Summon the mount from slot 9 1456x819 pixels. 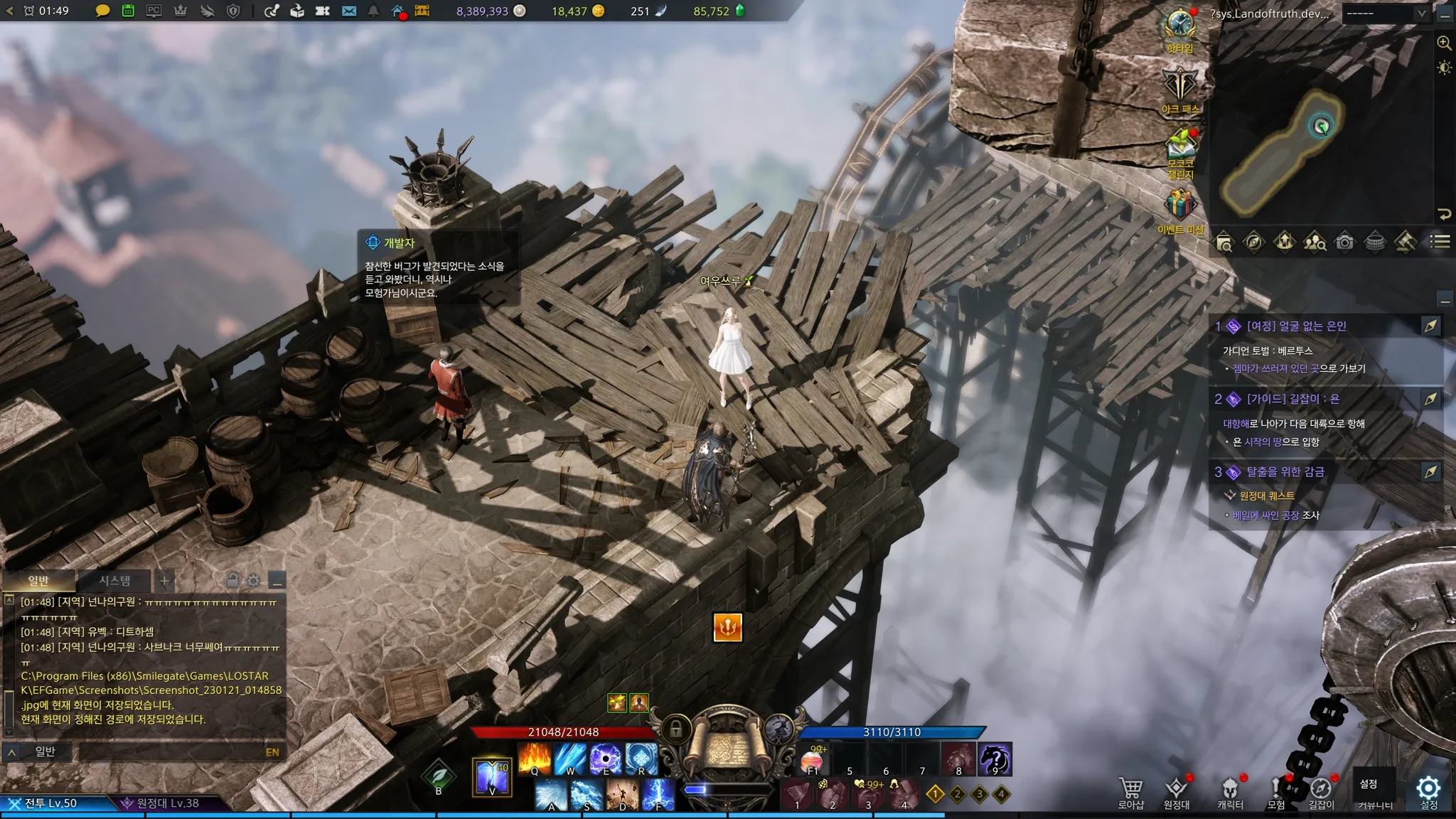tap(995, 759)
